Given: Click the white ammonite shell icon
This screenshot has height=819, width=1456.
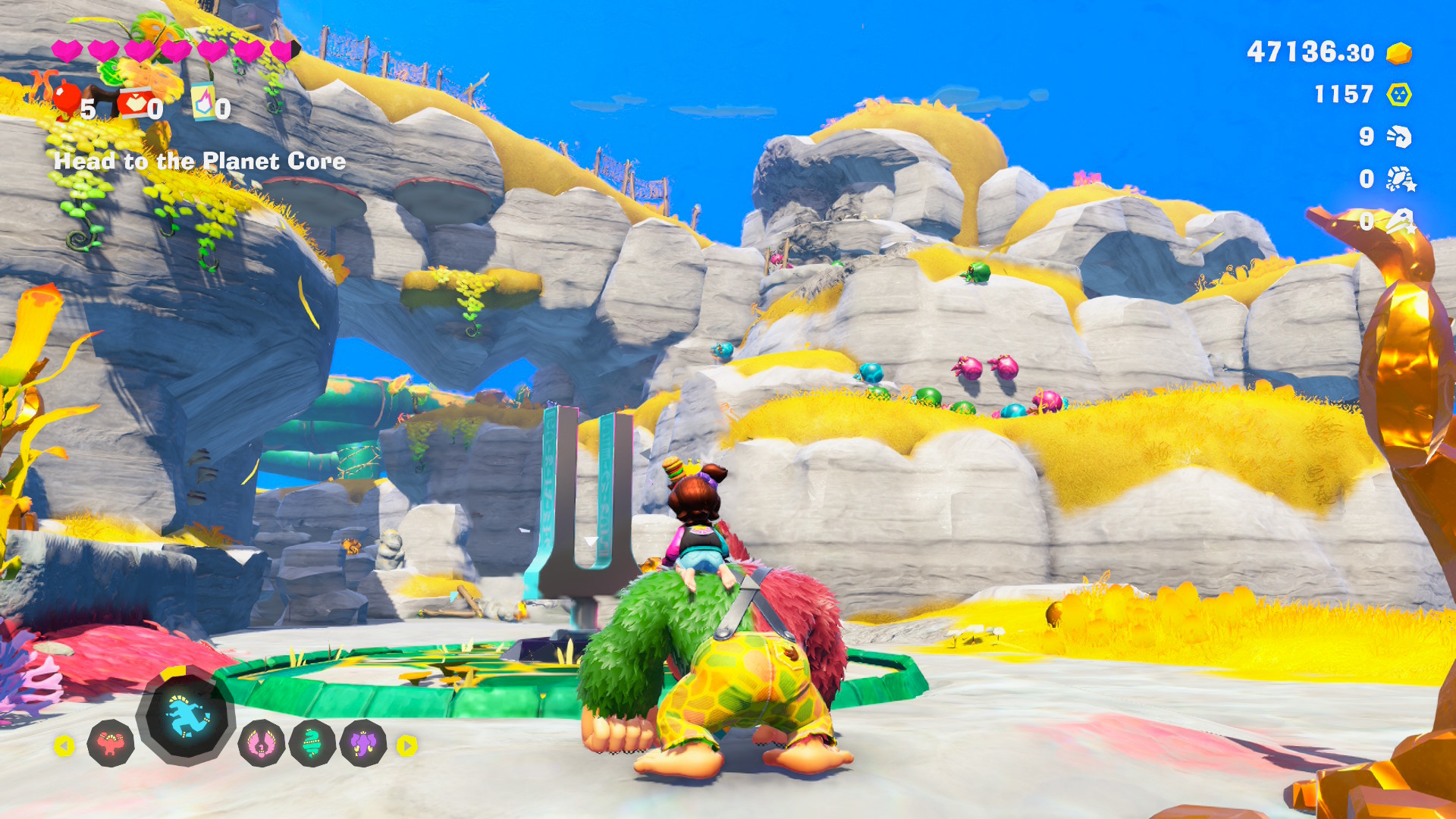Looking at the screenshot, I should (1399, 136).
